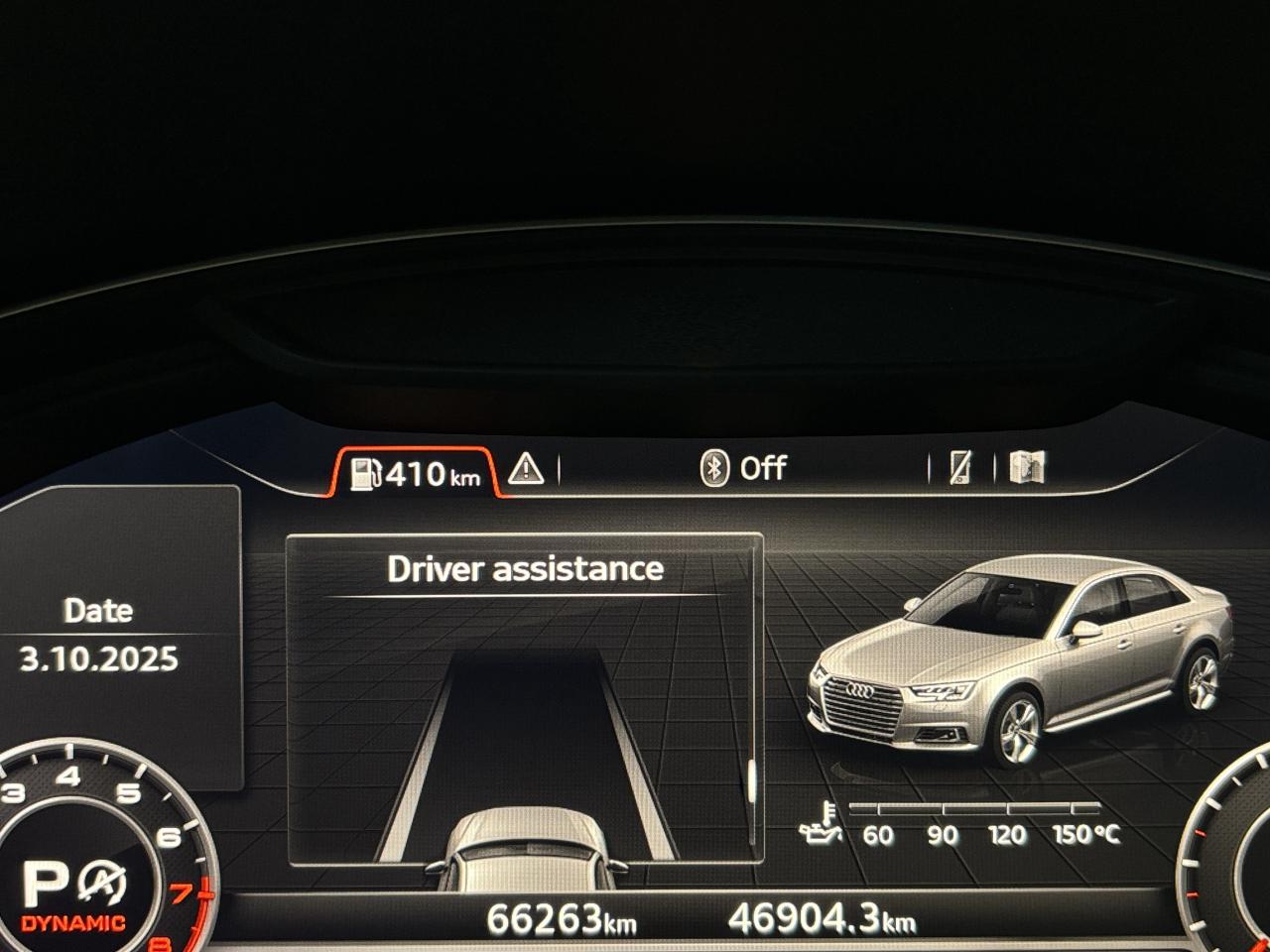Select the fuel range vehicle tab
Image resolution: width=1270 pixels, height=952 pixels.
415,474
